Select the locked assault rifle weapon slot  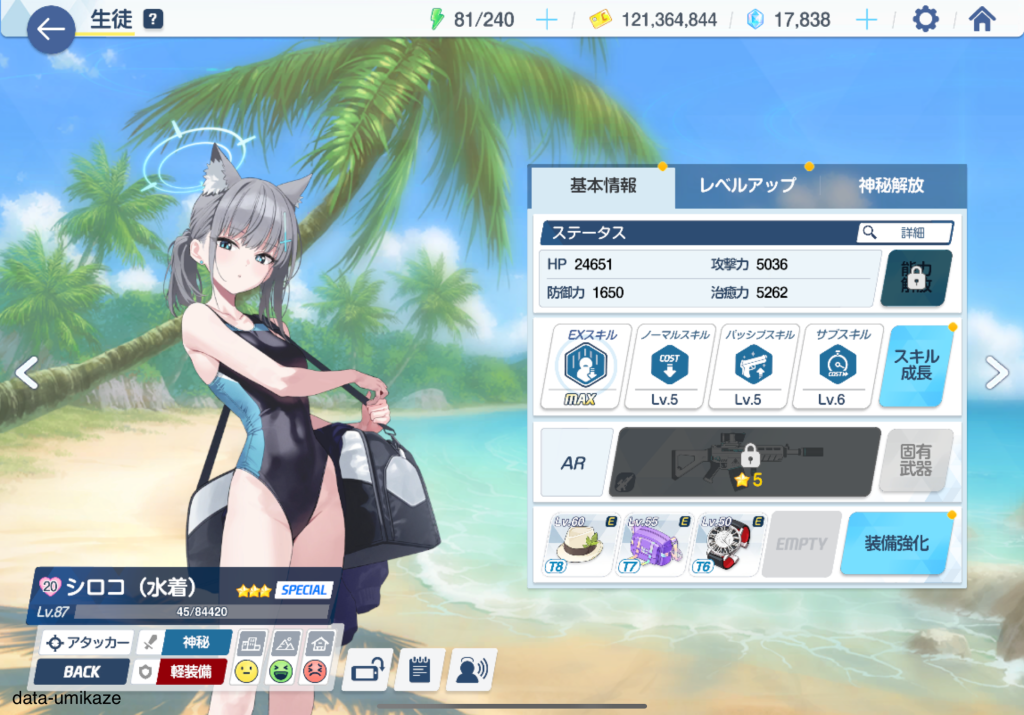click(744, 462)
